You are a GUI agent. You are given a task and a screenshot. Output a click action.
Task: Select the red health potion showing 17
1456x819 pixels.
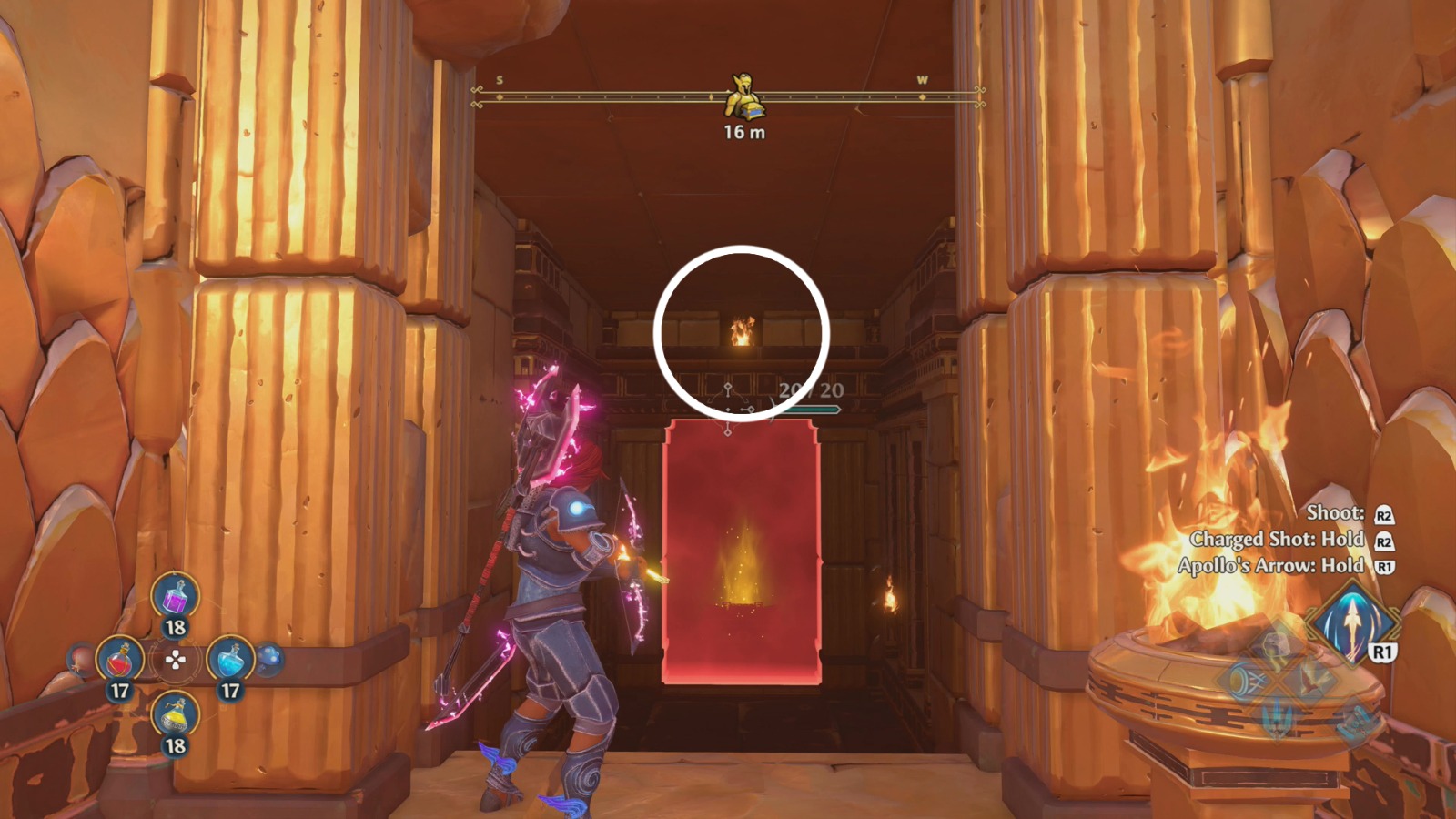pos(121,660)
